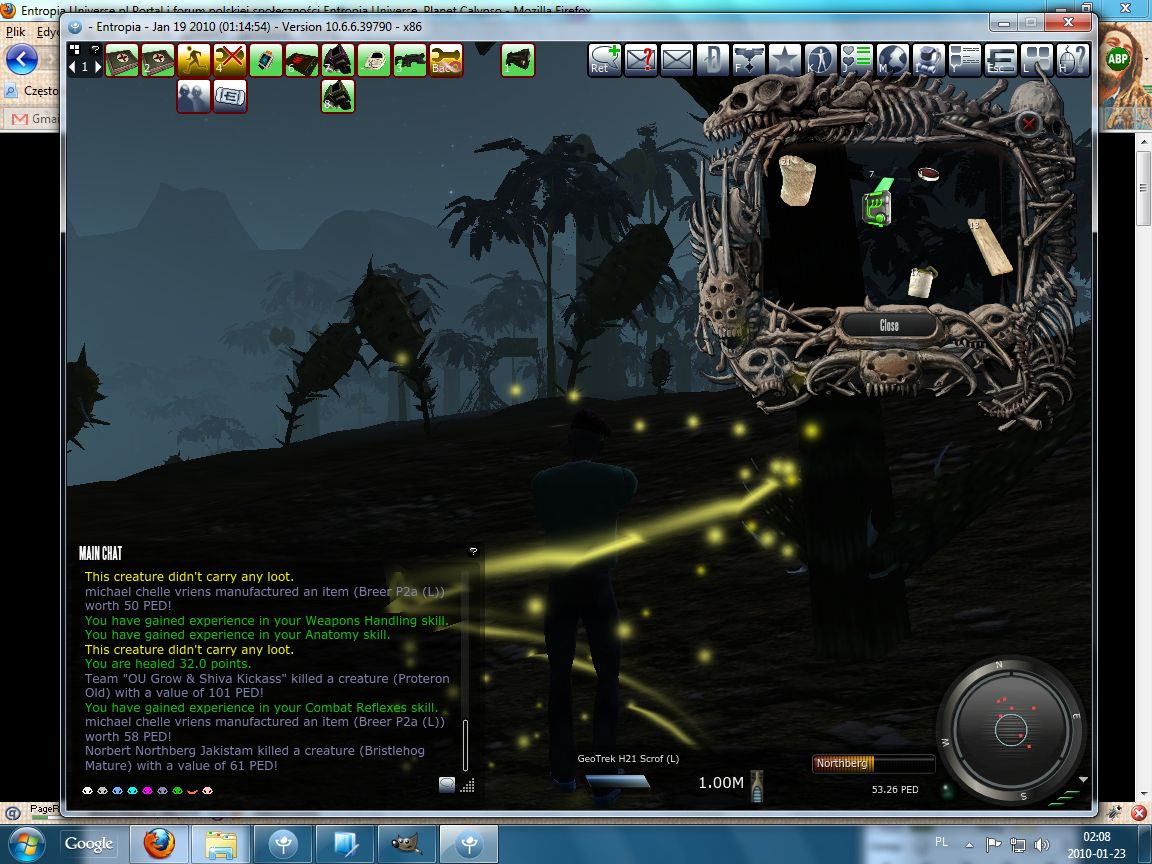Show the human figure character panel
Viewport: 1152px width, 864px height.
coord(820,61)
